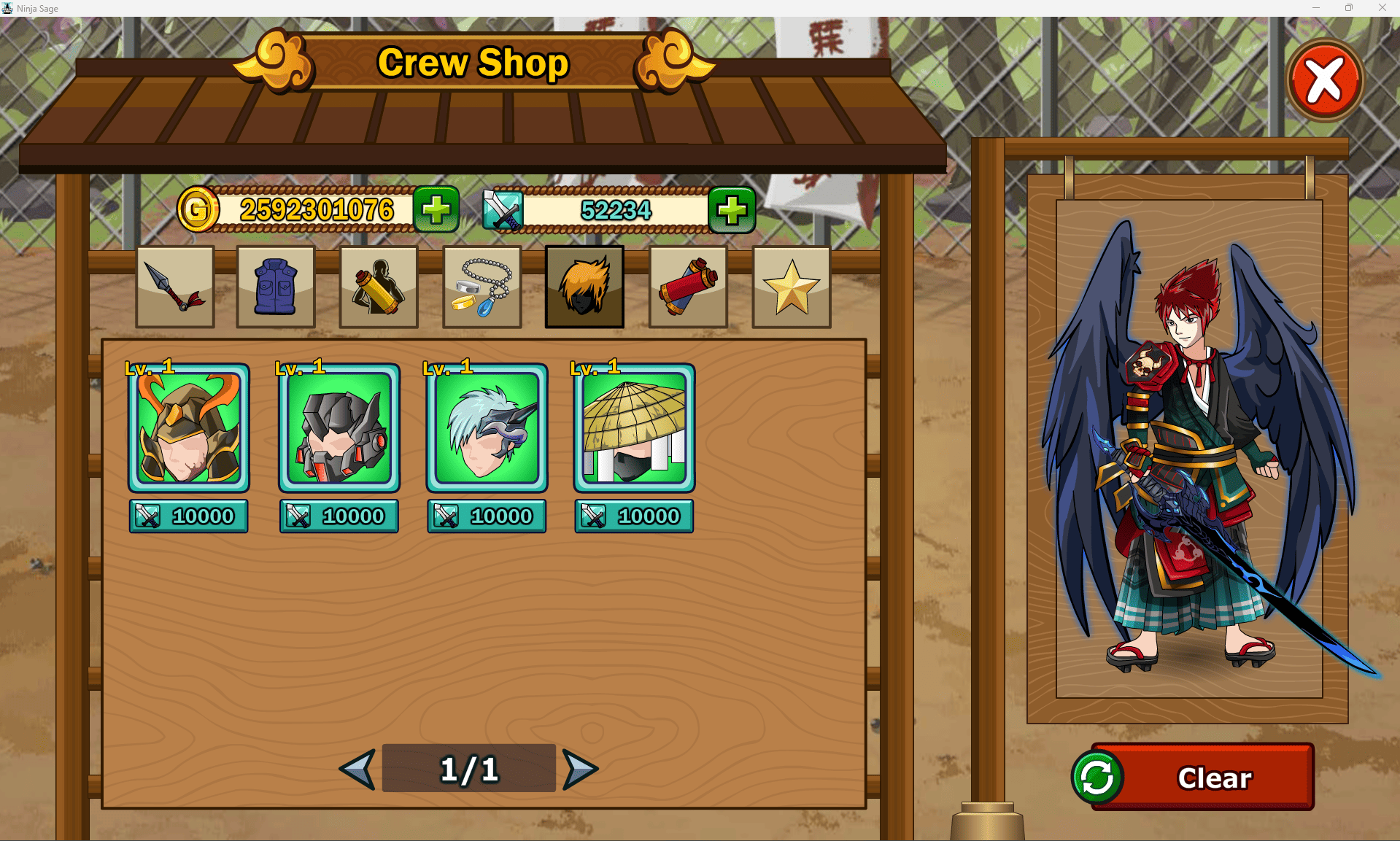Viewport: 1400px width, 841px height.
Task: Buy the straw hat for 10000
Action: [634, 516]
